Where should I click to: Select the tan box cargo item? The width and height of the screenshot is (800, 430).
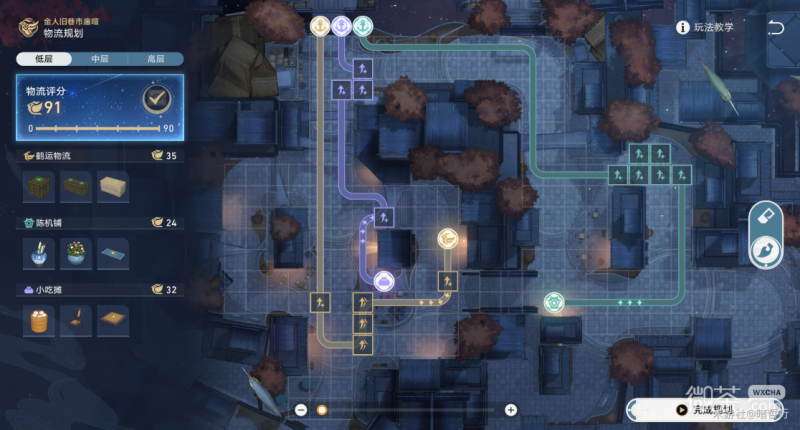click(x=112, y=186)
